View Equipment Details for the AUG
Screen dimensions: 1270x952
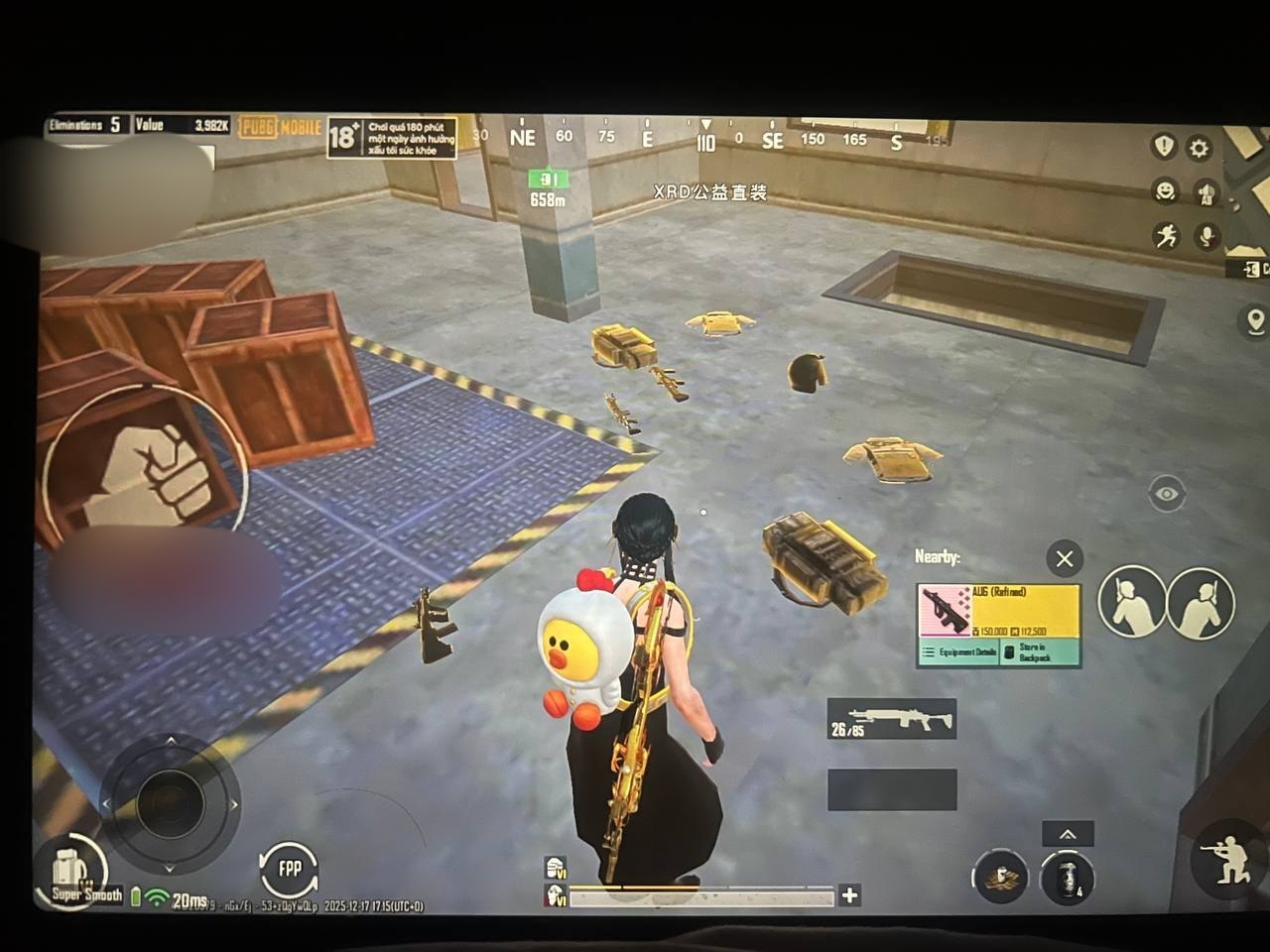tap(958, 653)
